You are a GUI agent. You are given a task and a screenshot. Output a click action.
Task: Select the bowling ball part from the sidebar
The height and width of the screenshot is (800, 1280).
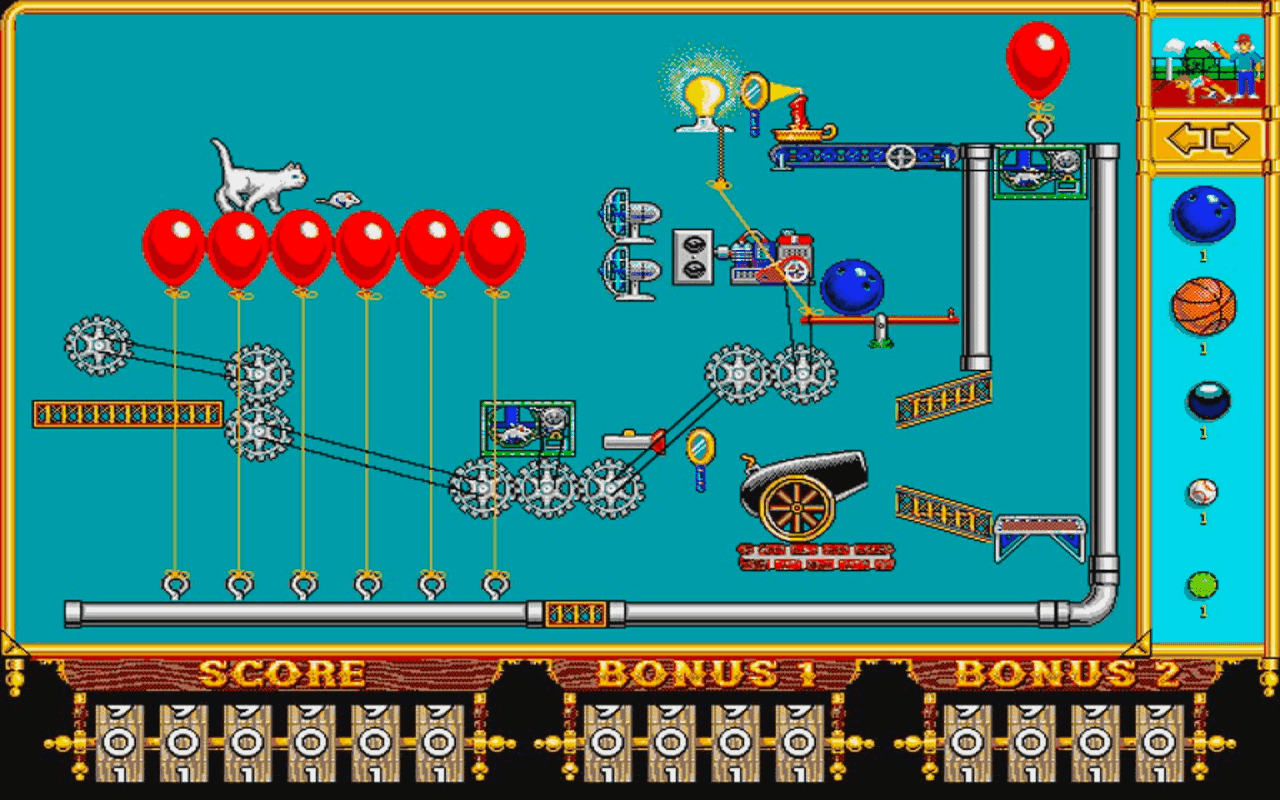pos(1205,213)
